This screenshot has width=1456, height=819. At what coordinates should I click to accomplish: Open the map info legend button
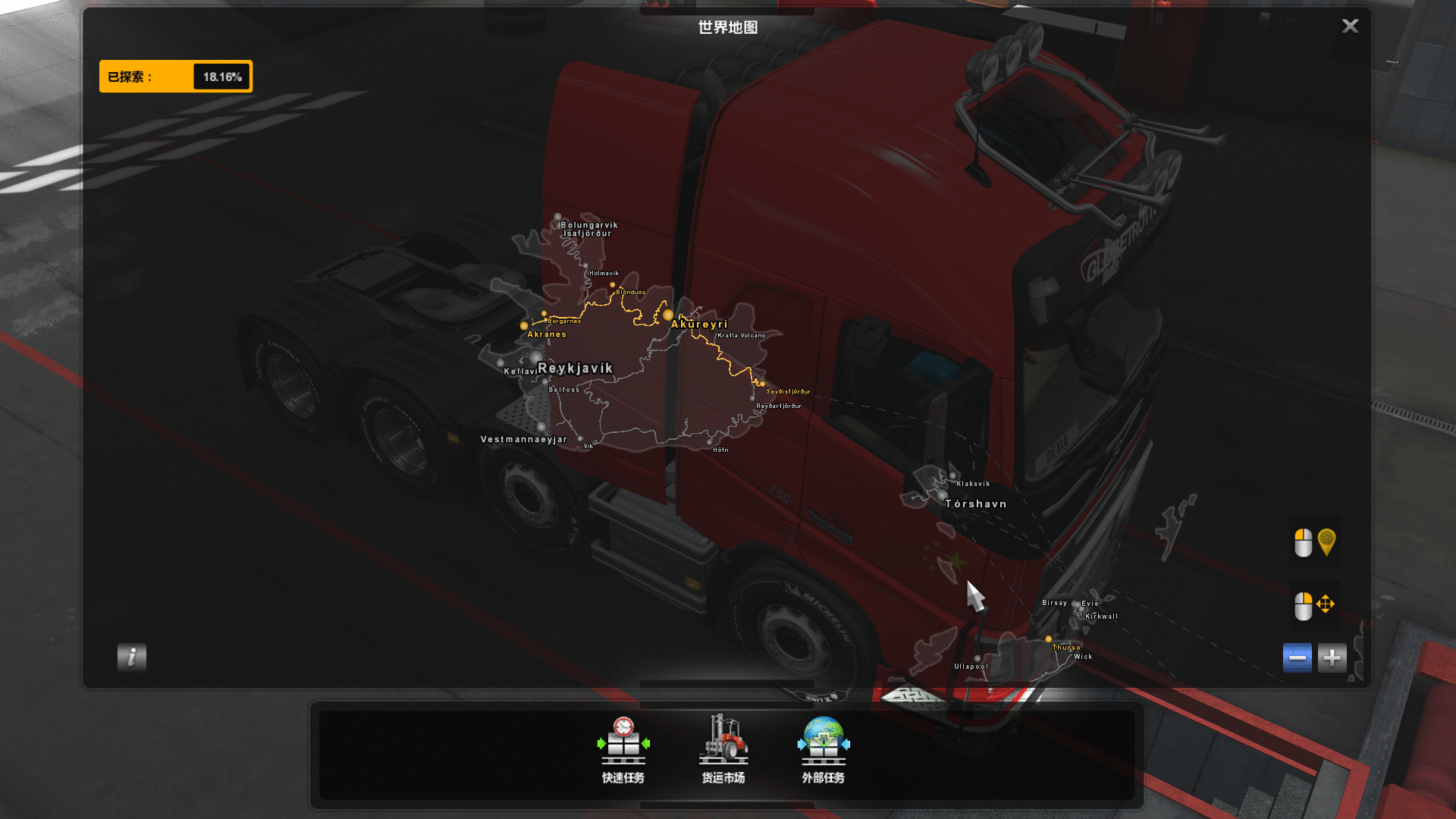tap(131, 657)
